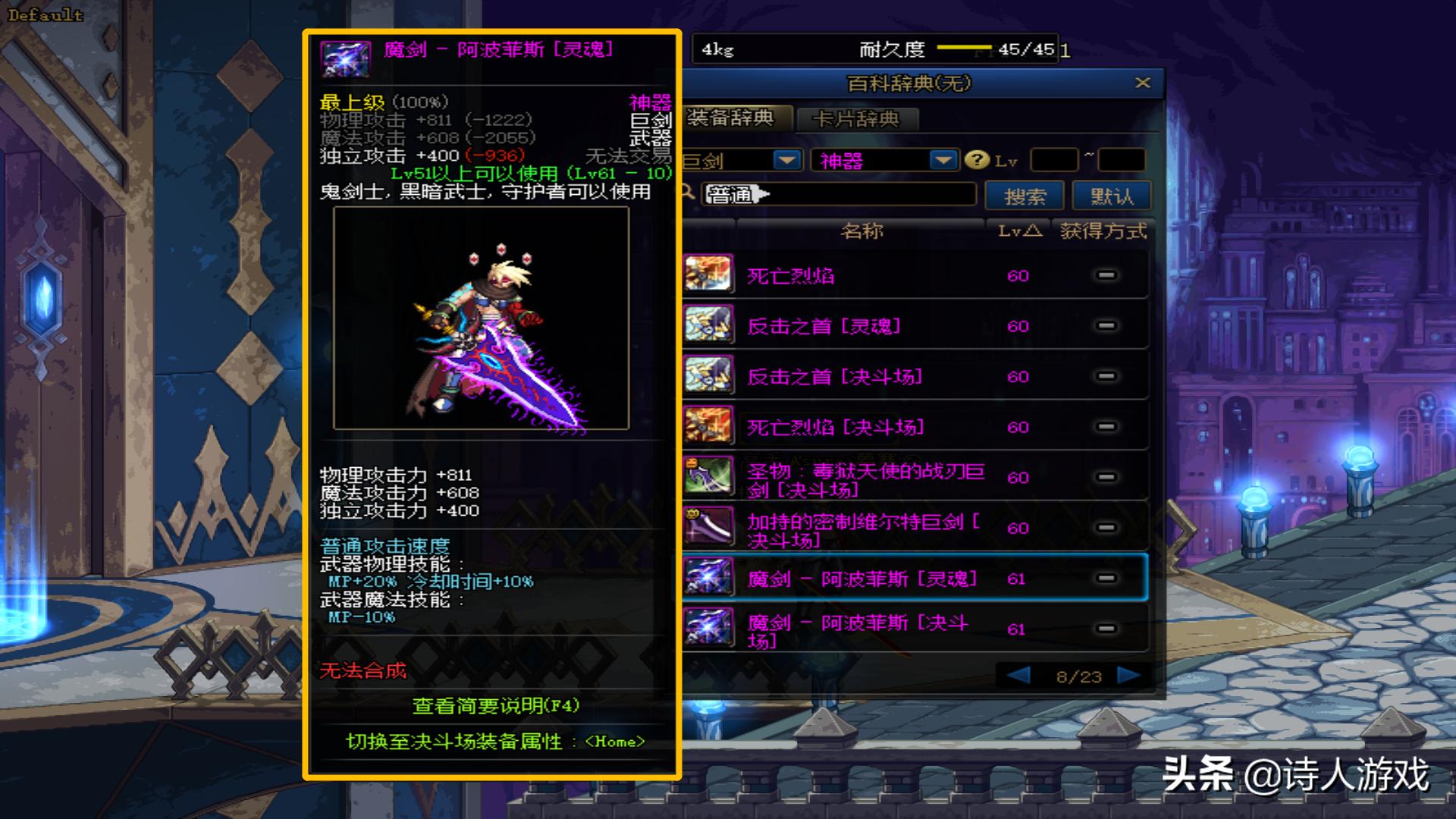Click the item name search field
1456x819 pixels.
(x=838, y=194)
